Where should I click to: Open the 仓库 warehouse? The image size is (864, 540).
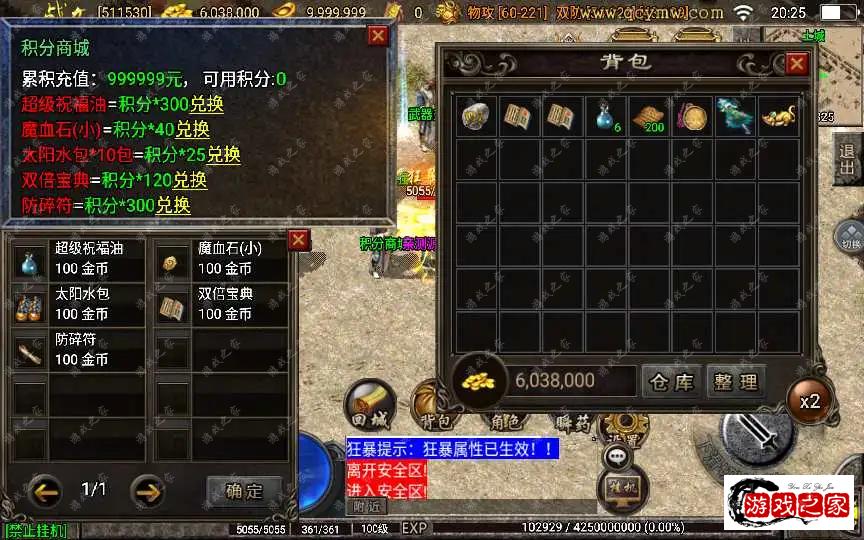(671, 381)
